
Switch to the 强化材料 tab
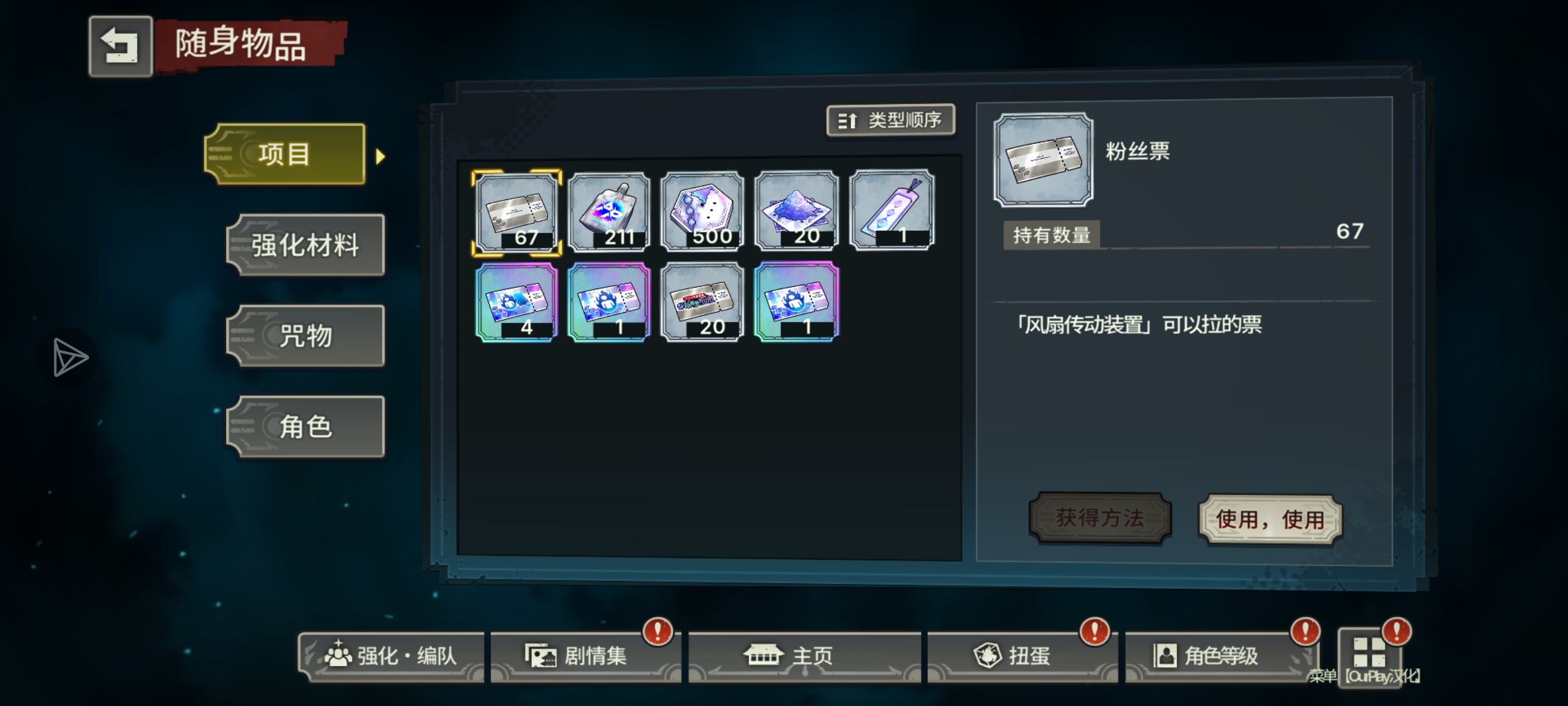pyautogui.click(x=305, y=245)
